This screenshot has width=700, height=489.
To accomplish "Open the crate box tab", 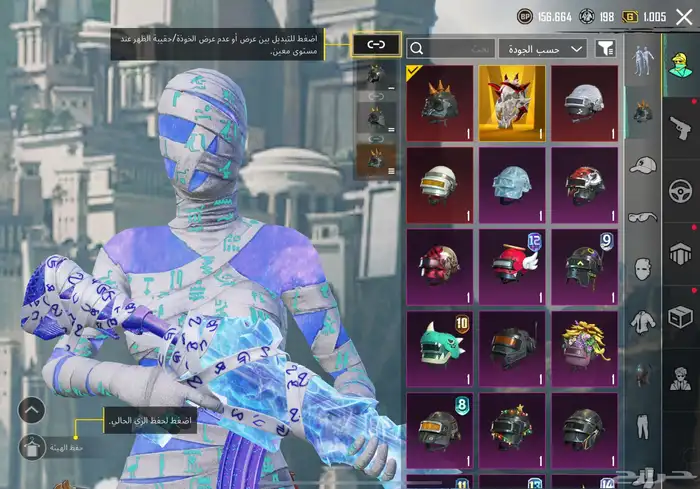I will tap(680, 317).
